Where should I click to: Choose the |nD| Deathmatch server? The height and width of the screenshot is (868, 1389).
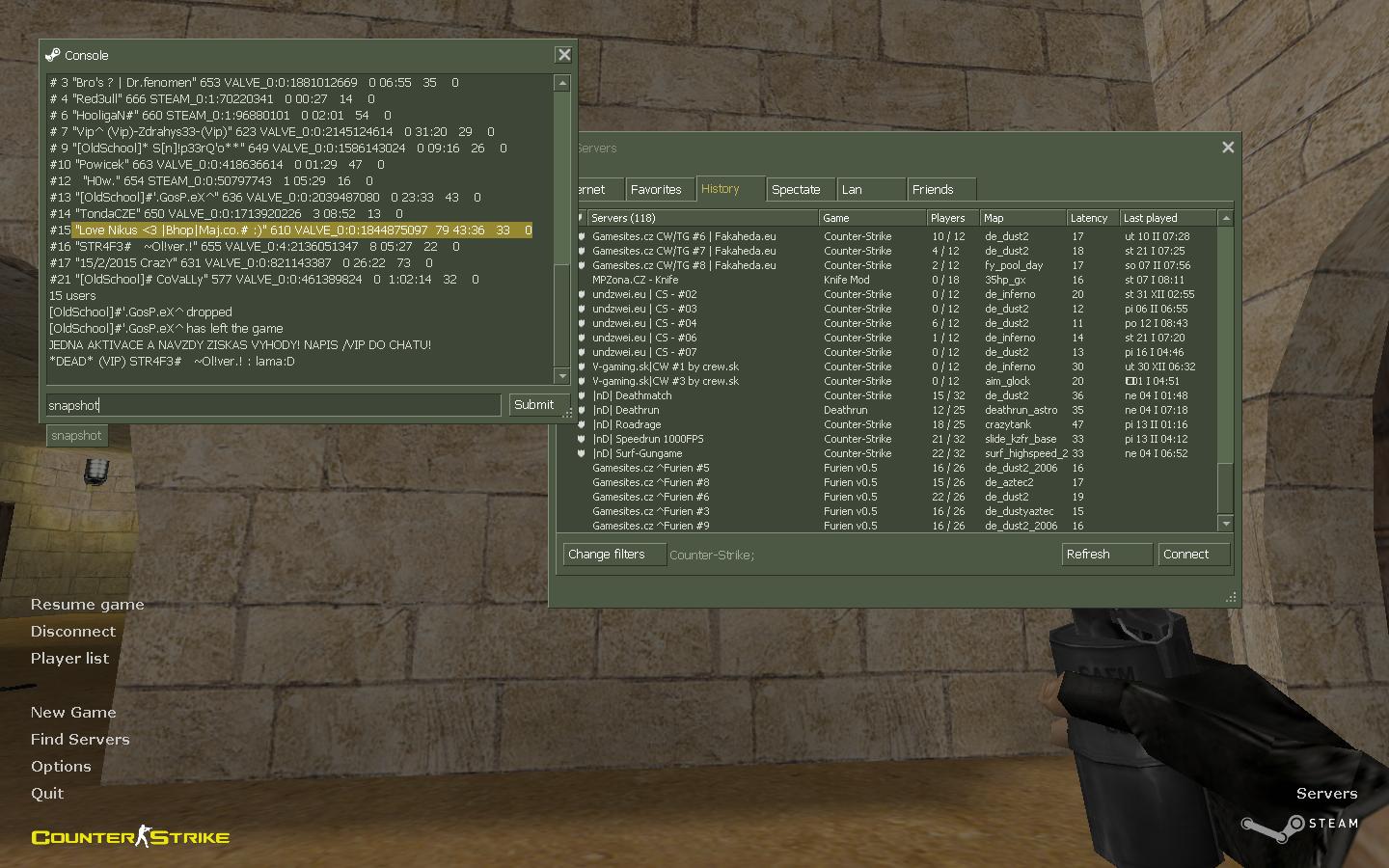pos(632,395)
